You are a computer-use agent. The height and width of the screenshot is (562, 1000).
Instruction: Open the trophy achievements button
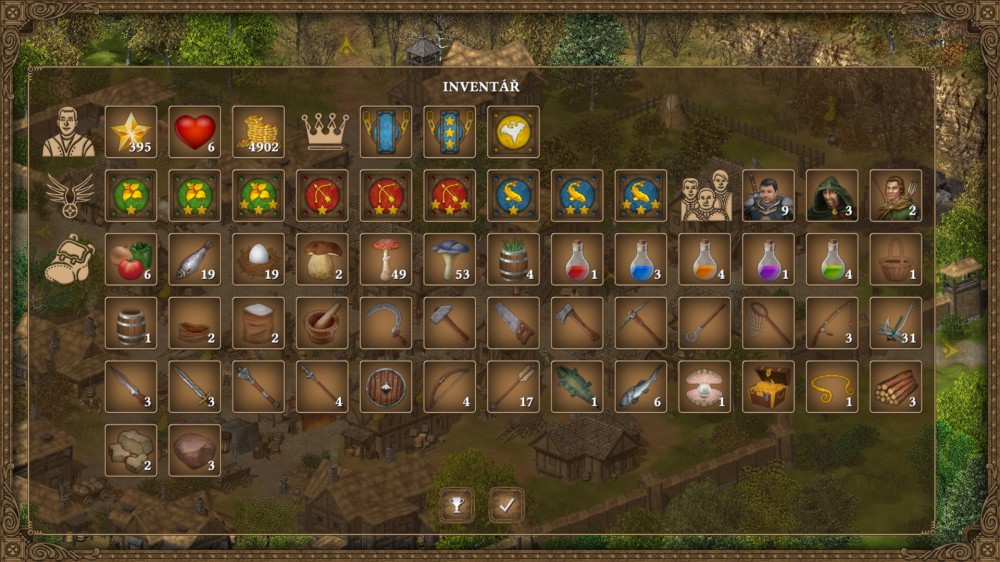457,505
